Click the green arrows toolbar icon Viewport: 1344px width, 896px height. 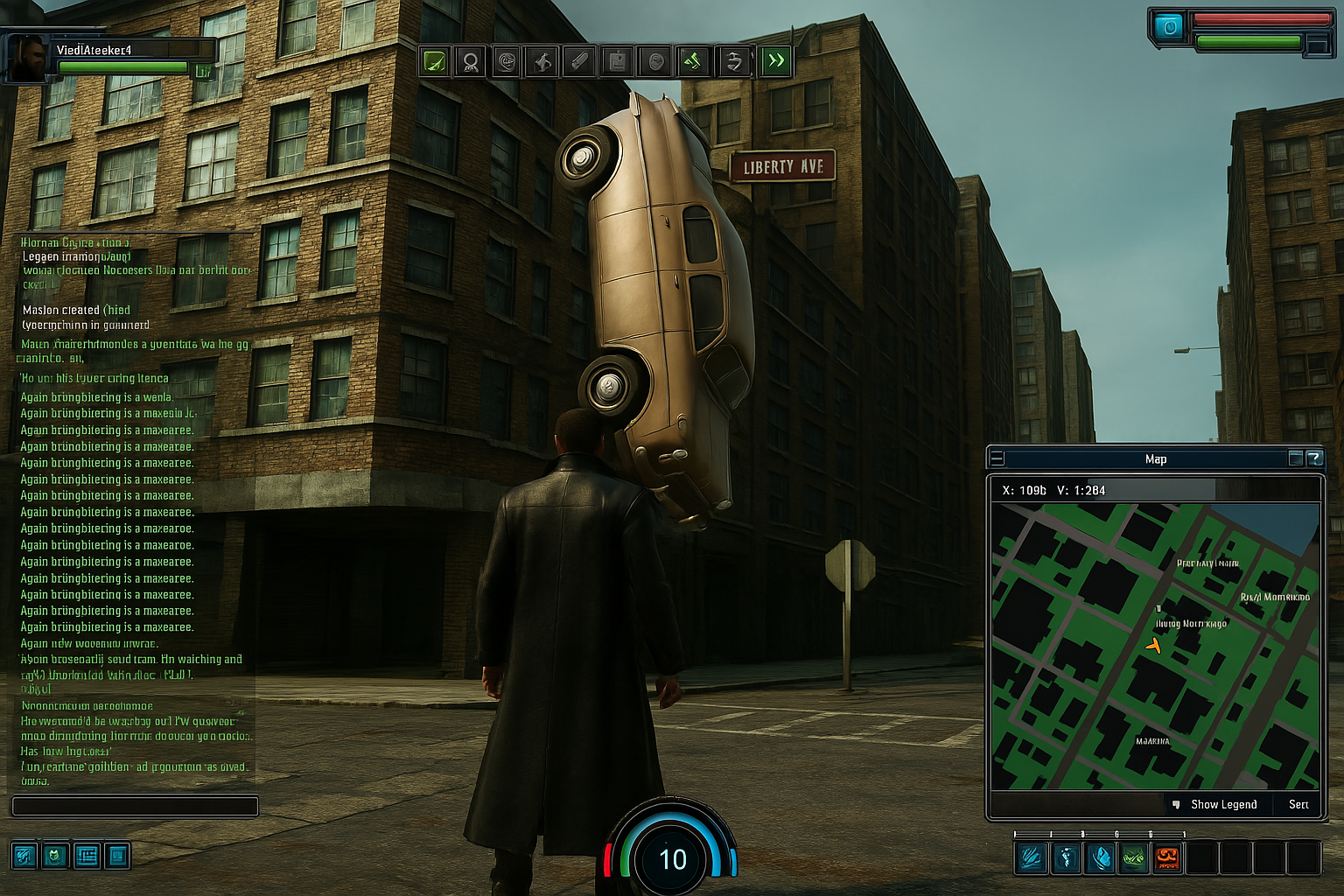tap(693, 61)
